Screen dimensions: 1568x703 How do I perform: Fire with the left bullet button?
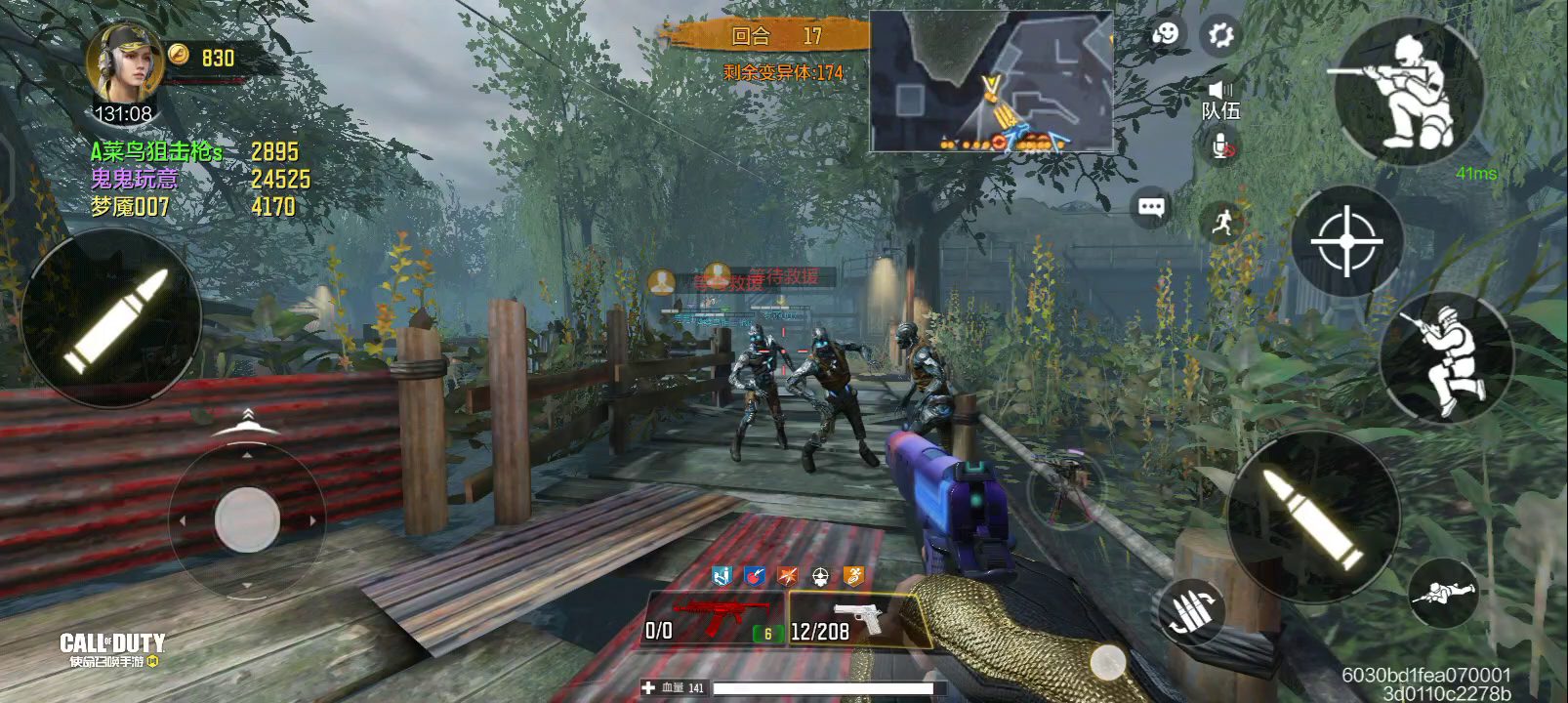tap(110, 321)
